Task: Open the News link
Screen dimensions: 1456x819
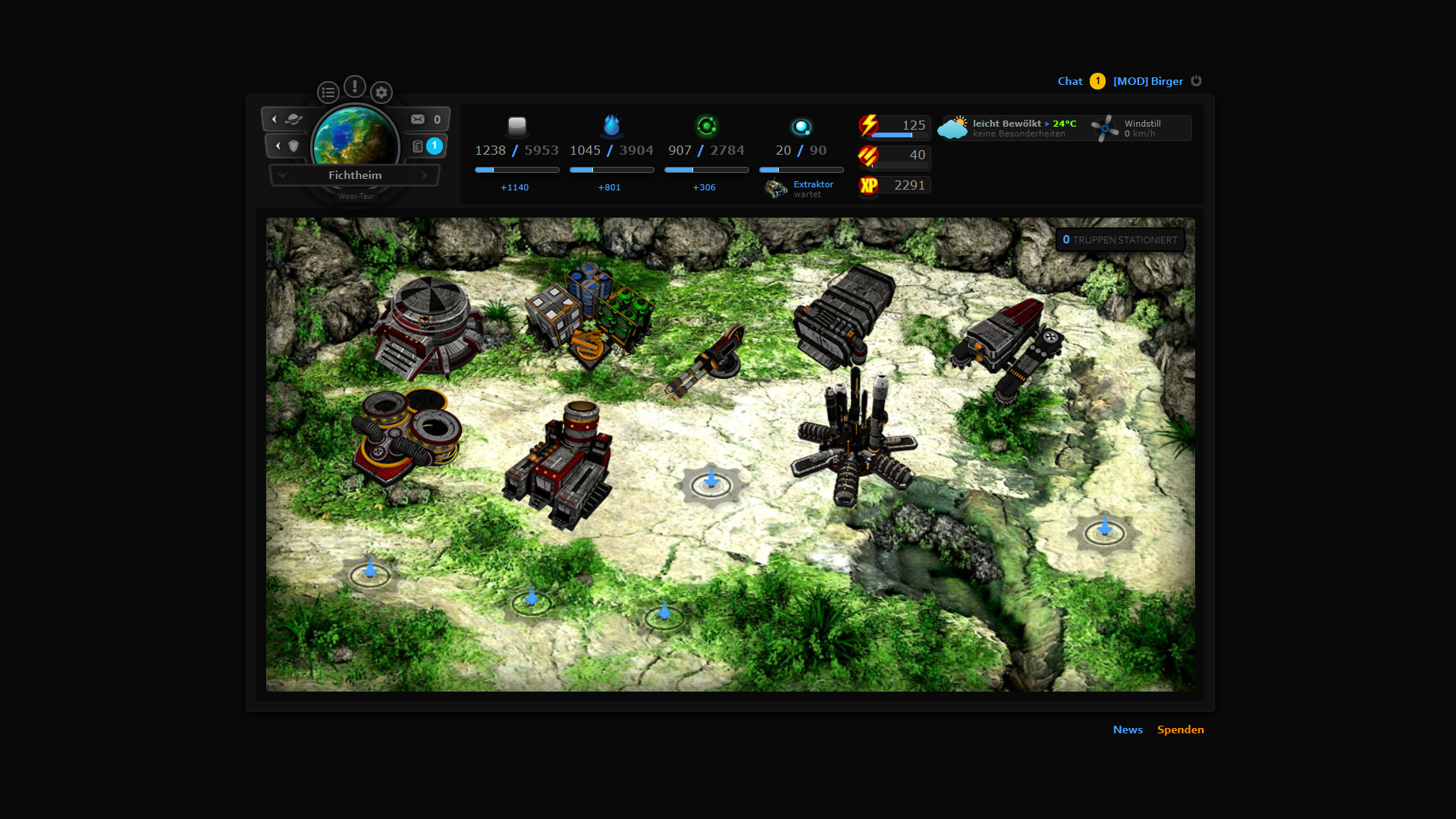Action: coord(1128,730)
